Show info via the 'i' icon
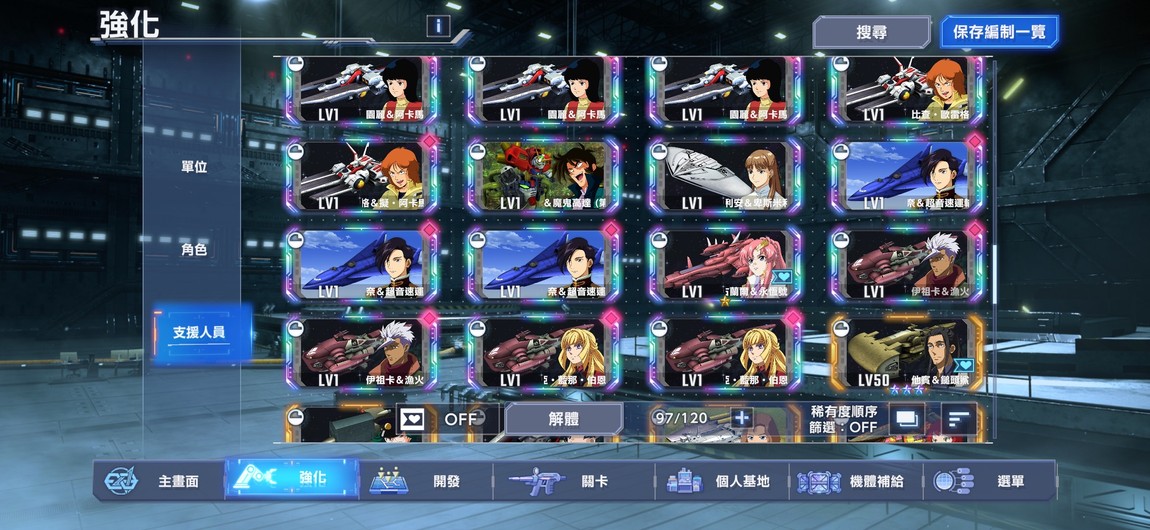 [436, 27]
